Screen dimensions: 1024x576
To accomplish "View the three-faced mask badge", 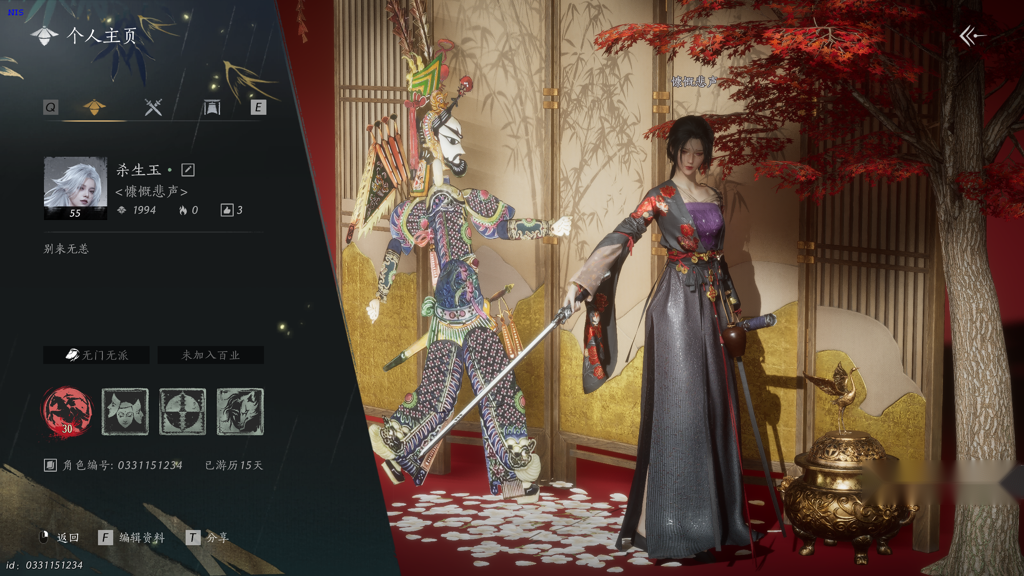I will (125, 411).
